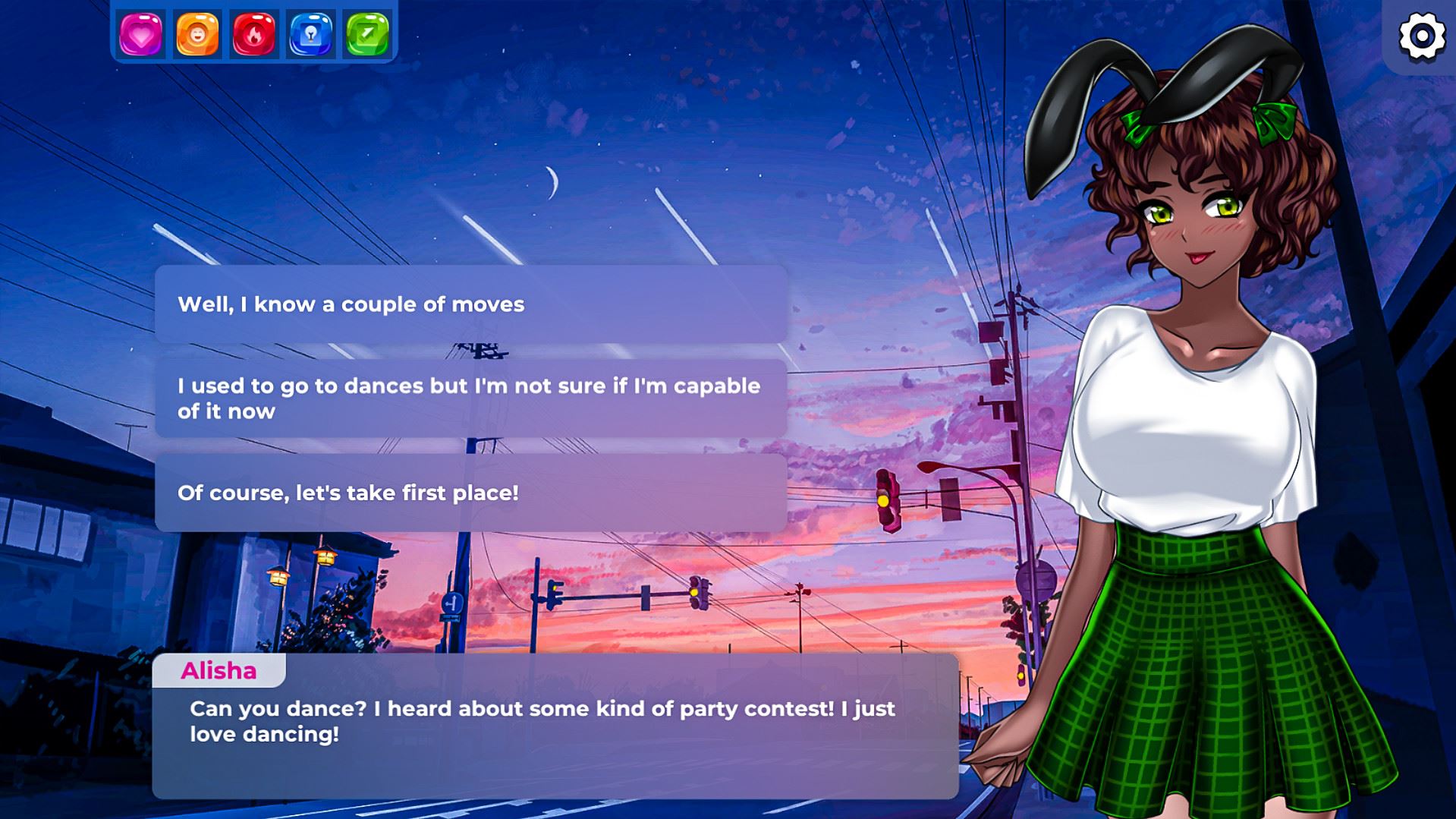Select "Of course, let's take first place!"

click(x=470, y=493)
